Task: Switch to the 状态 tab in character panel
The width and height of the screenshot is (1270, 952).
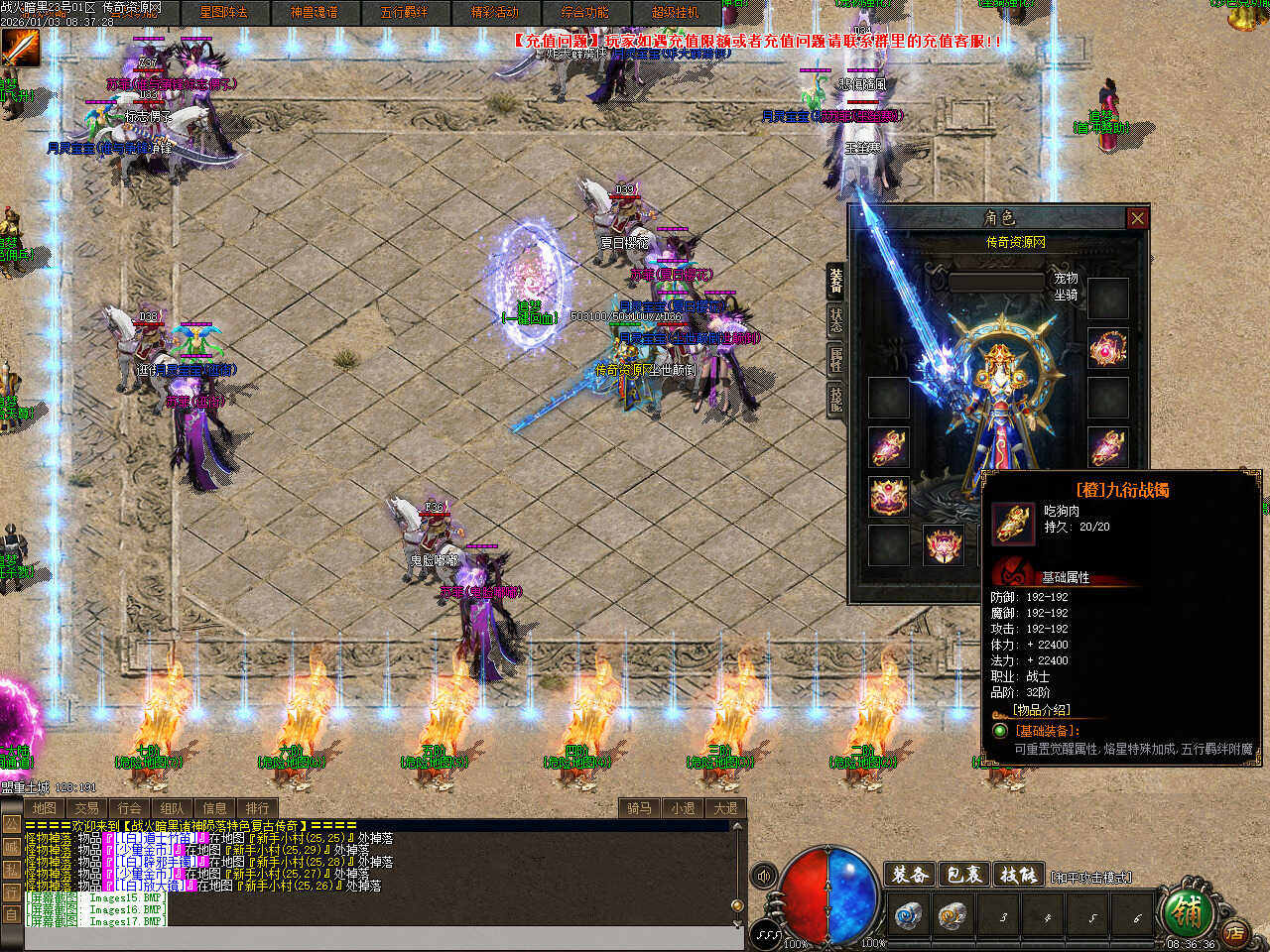Action: [836, 319]
